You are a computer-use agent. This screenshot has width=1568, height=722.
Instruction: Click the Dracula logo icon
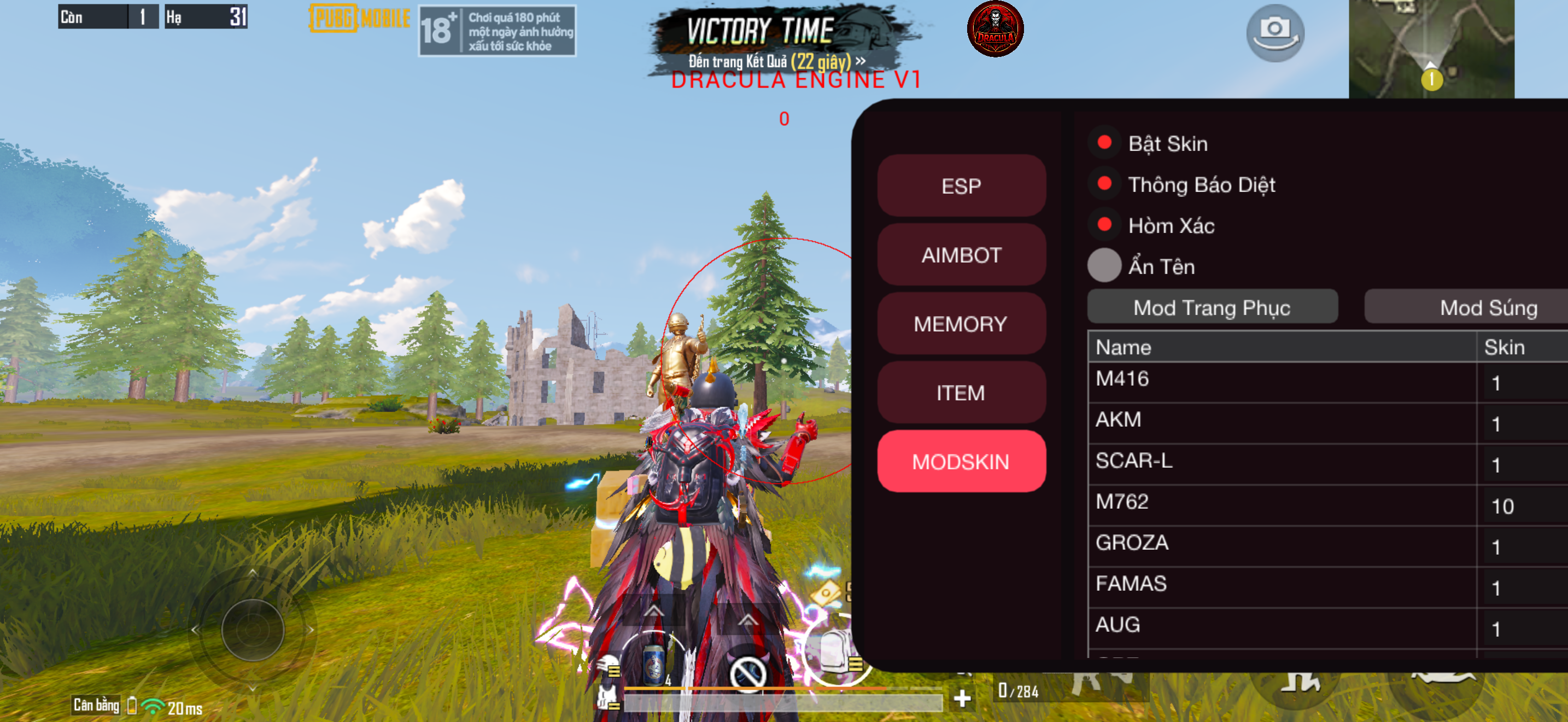(995, 29)
